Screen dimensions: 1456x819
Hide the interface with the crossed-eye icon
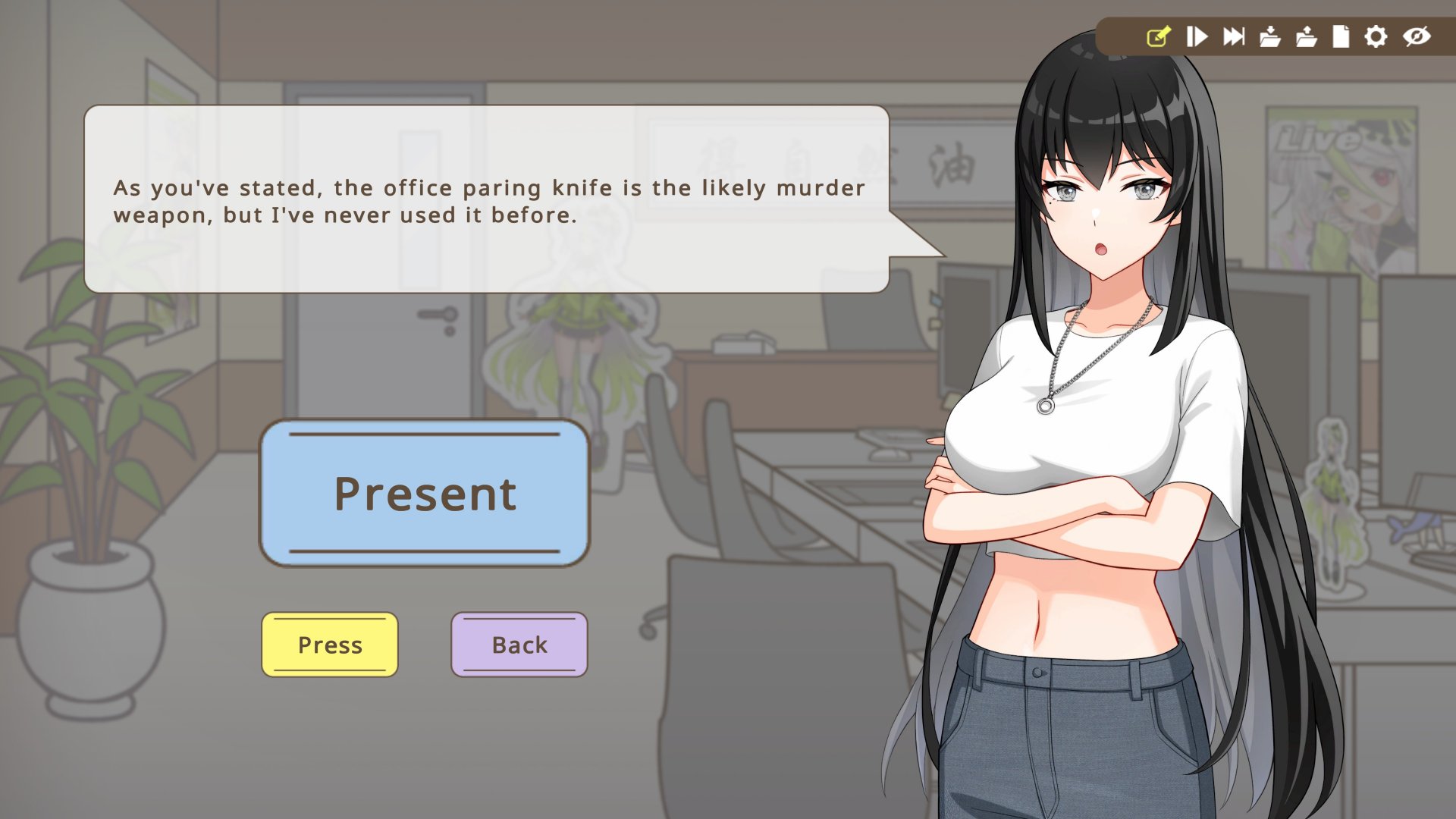(x=1416, y=36)
